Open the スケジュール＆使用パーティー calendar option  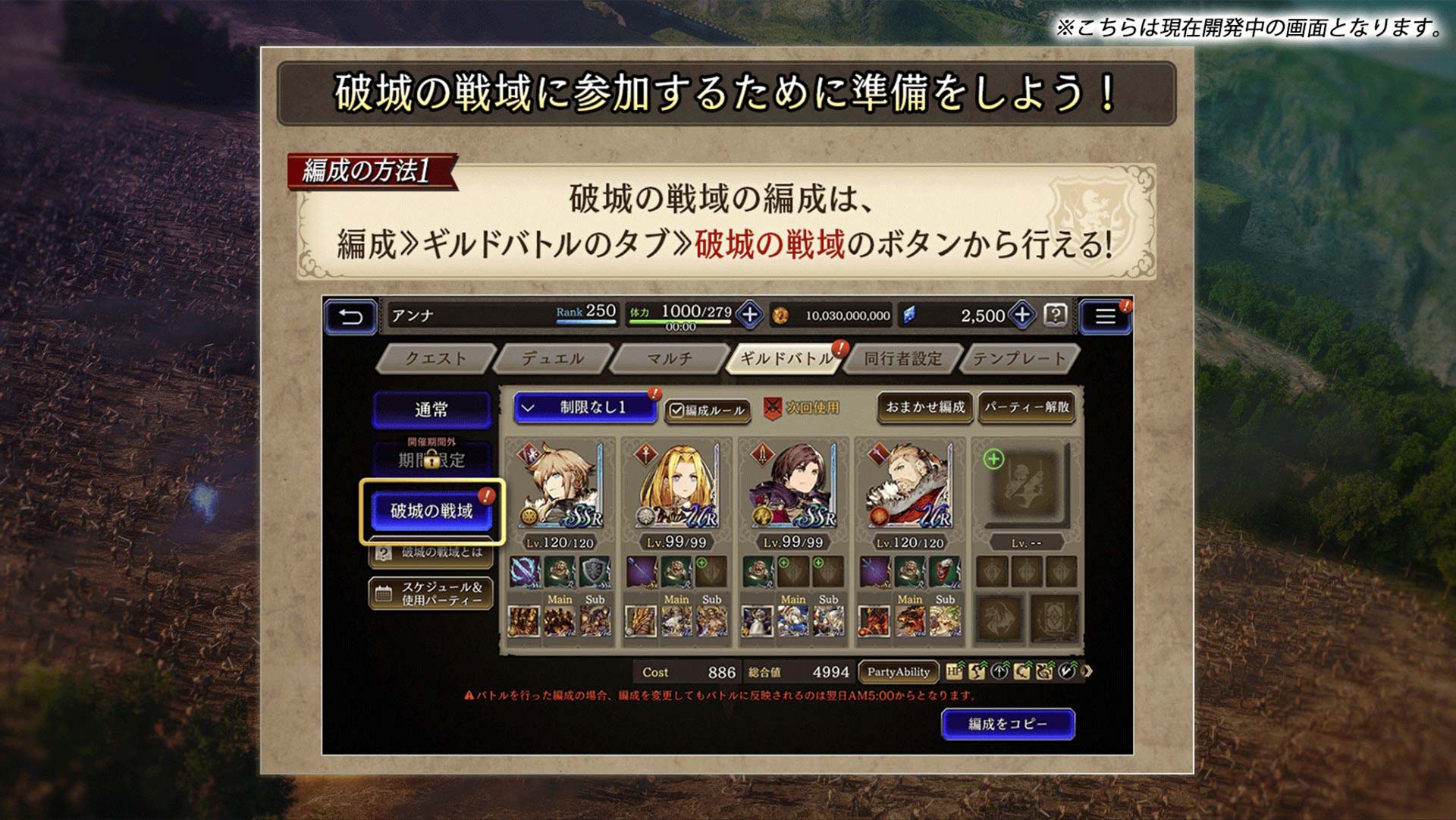pos(430,592)
